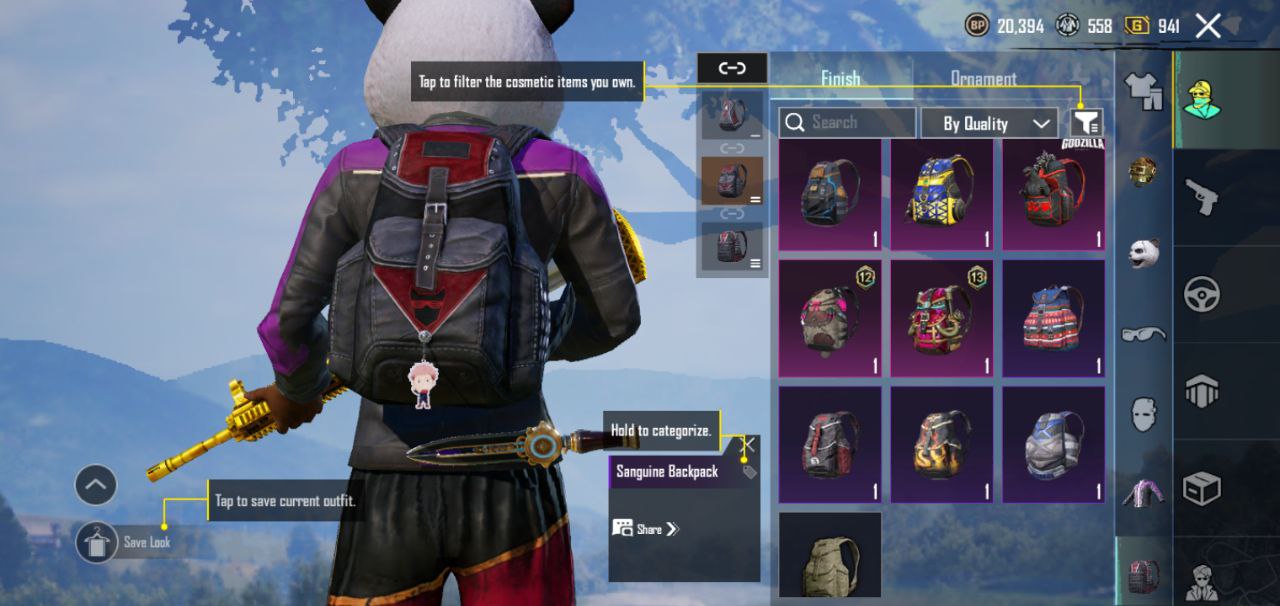Select the plain khaki backpack
This screenshot has height=606, width=1280.
(830, 558)
